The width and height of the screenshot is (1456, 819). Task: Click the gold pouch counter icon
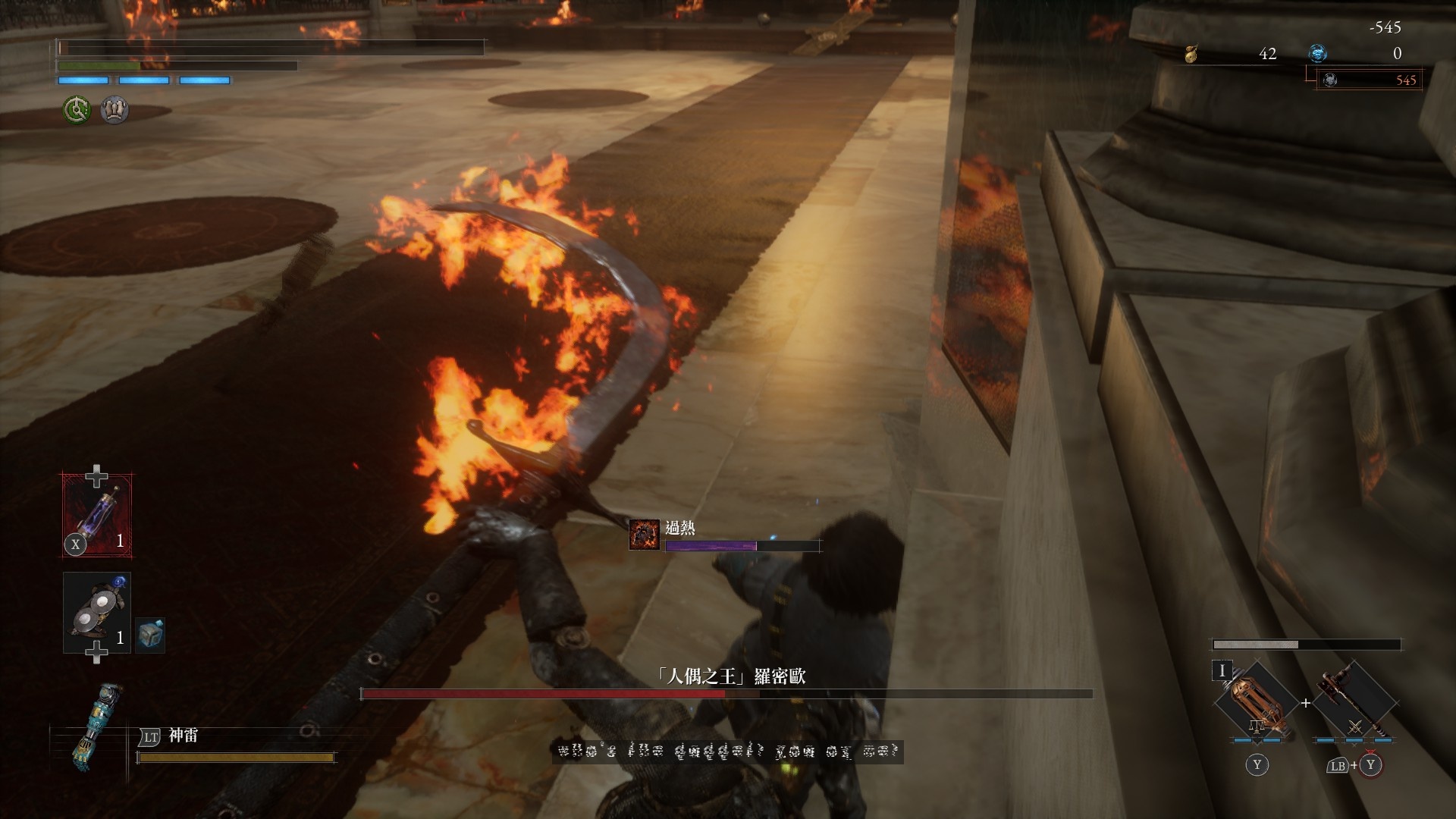pyautogui.click(x=1191, y=54)
